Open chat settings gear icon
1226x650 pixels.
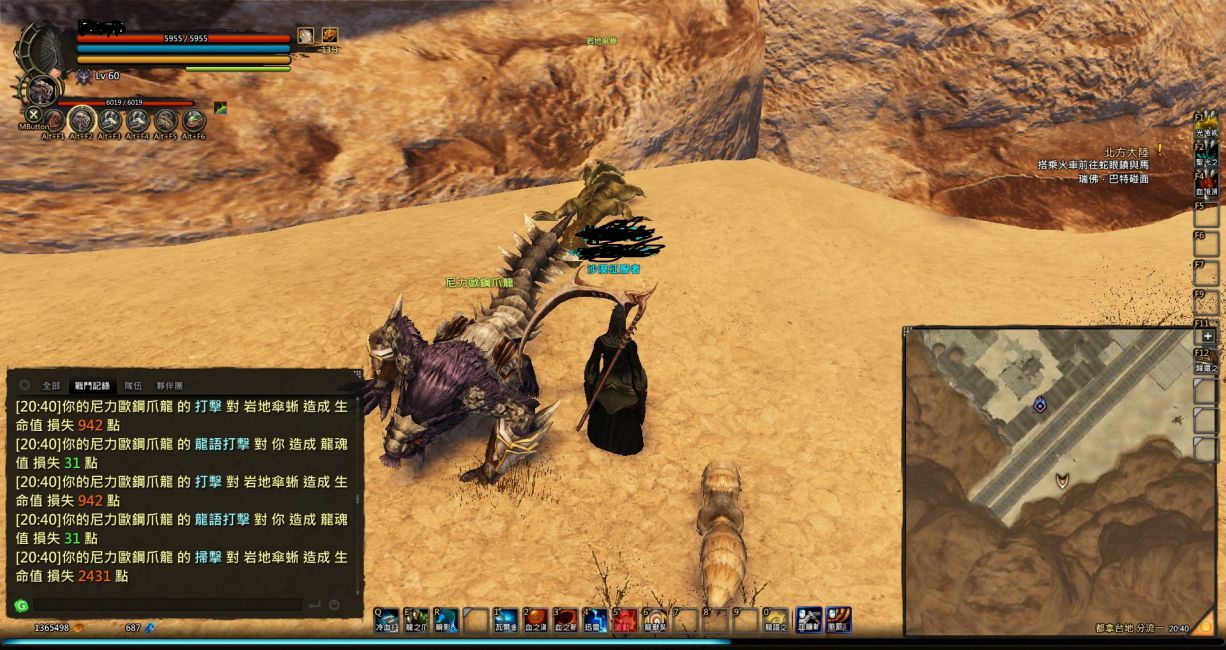(25, 385)
